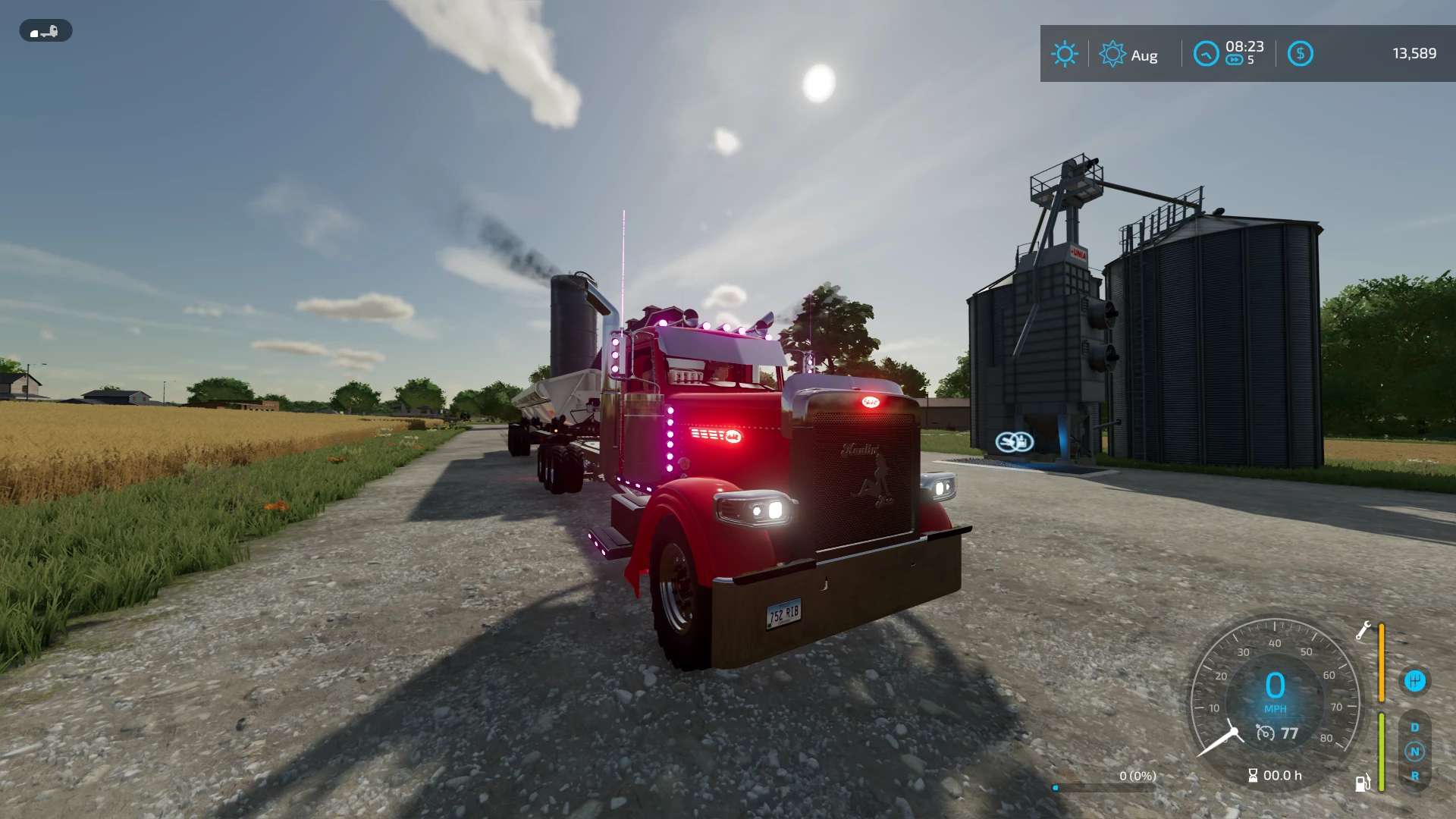The height and width of the screenshot is (819, 1456).
Task: Select Drive on the gear selector
Action: tap(1414, 727)
